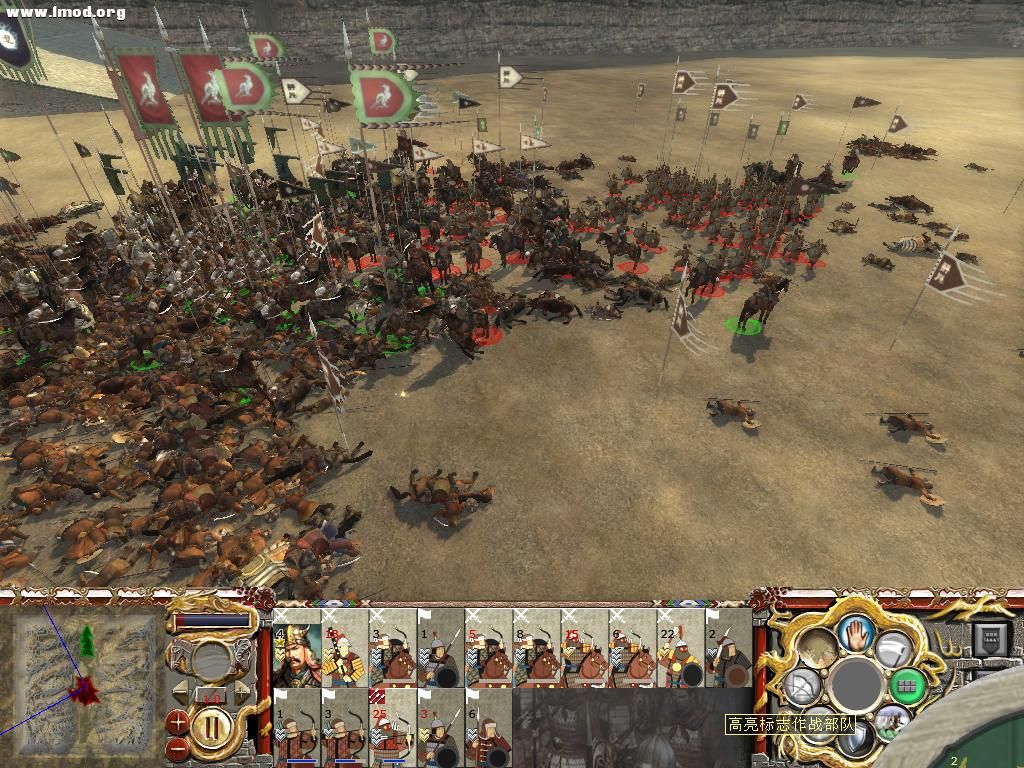
Task: Toggle the bow fire-at-will button
Action: pyautogui.click(x=804, y=686)
